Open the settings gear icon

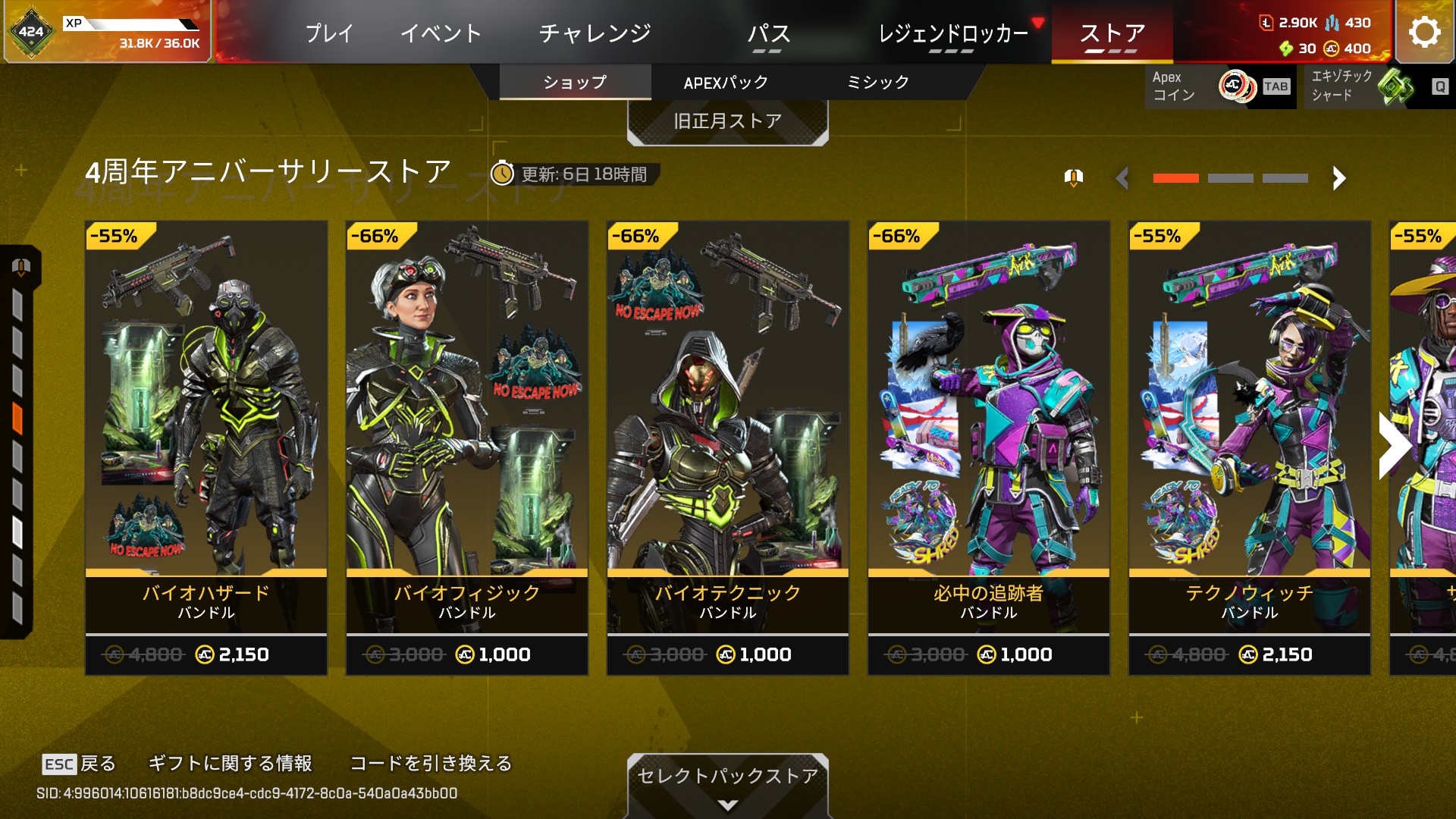pyautogui.click(x=1424, y=32)
